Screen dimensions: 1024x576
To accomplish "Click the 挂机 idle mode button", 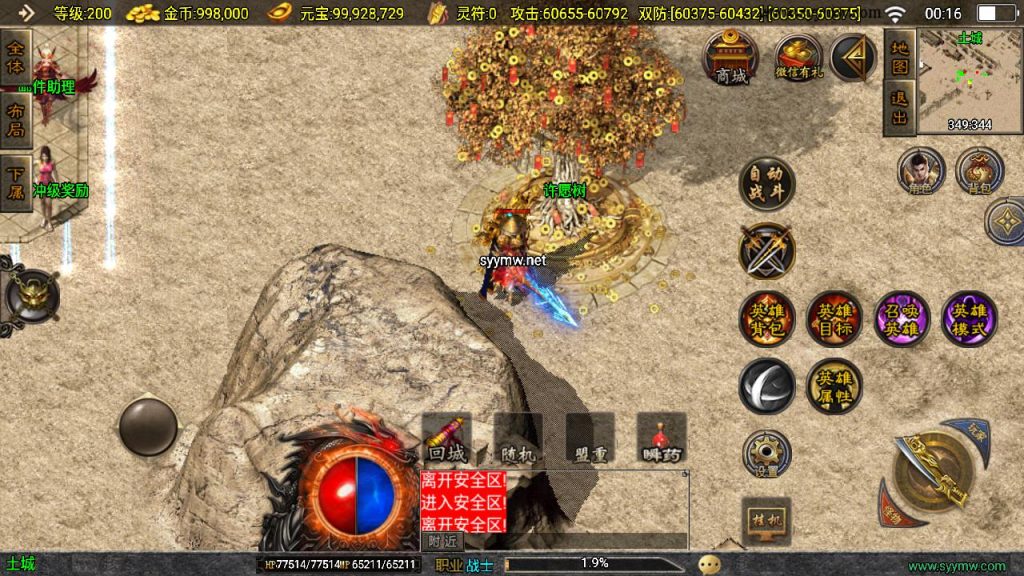I will click(767, 520).
